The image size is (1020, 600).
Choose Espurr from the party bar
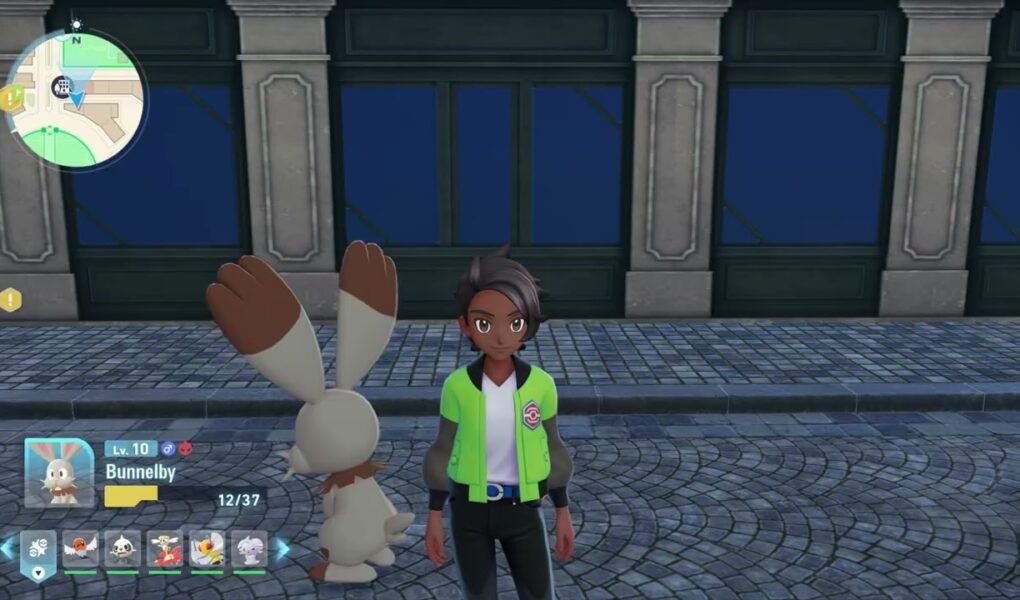[x=249, y=549]
